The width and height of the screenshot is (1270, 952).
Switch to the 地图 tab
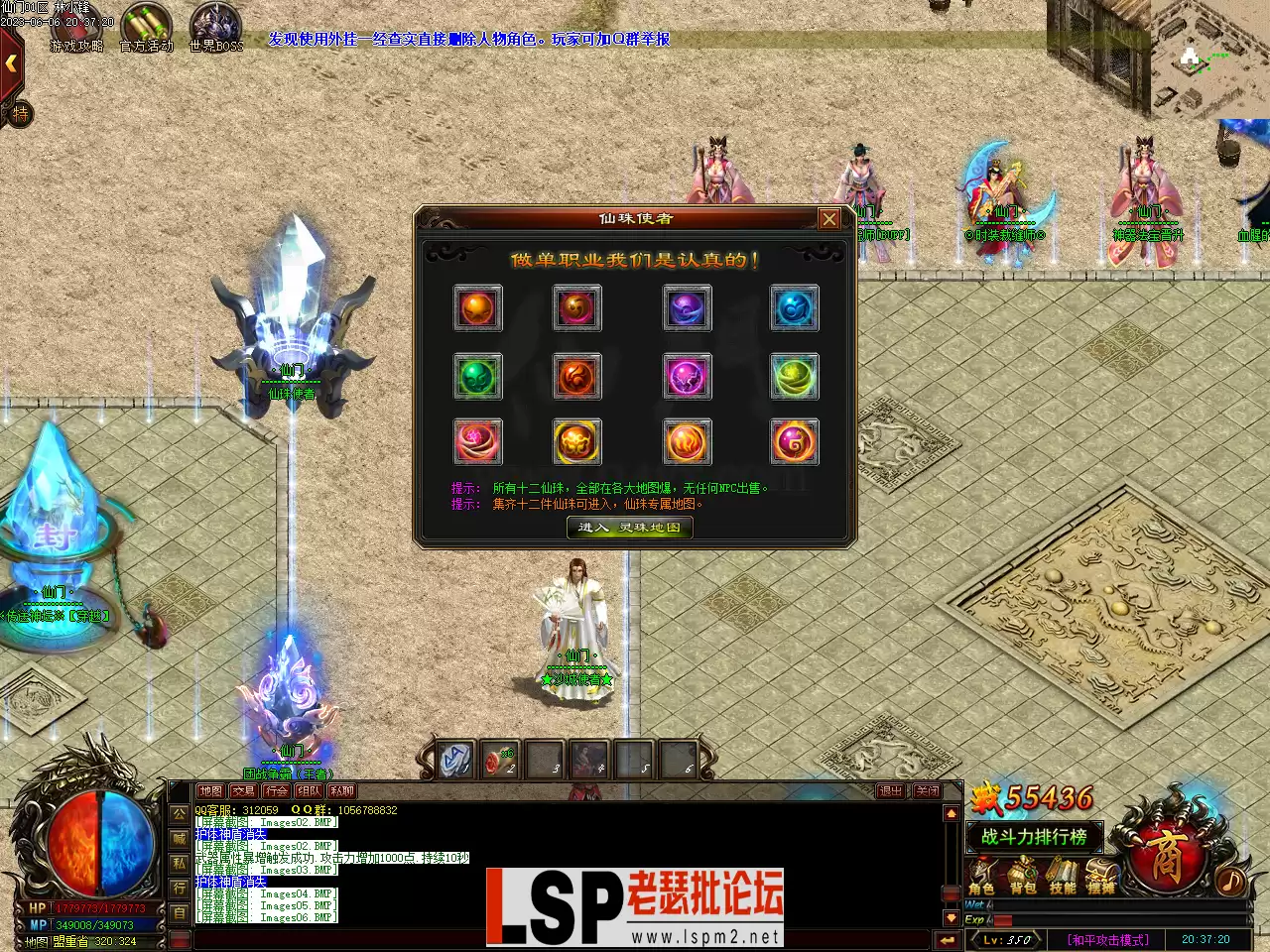pos(210,791)
